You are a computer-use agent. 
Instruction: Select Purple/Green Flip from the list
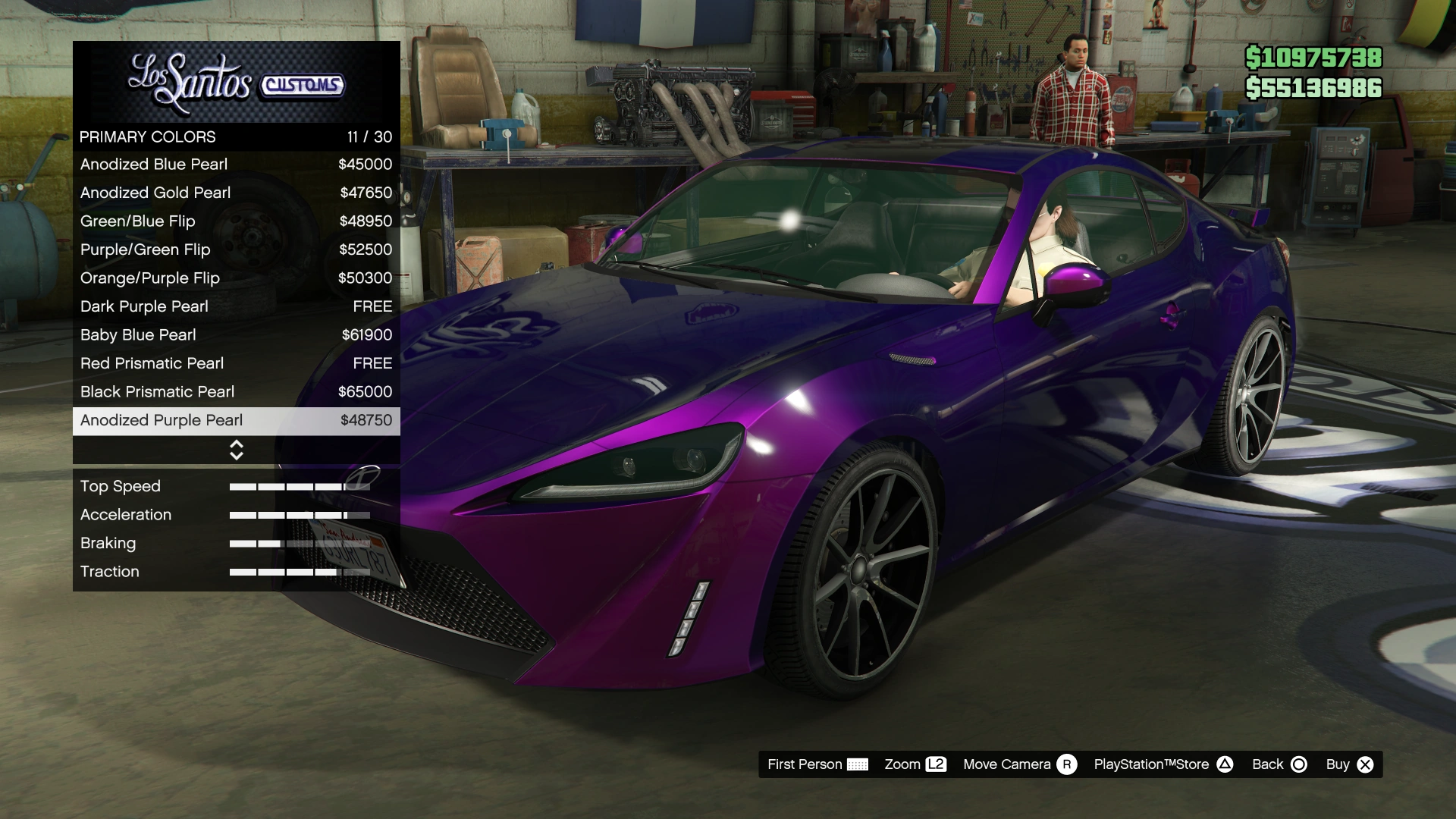(x=236, y=249)
